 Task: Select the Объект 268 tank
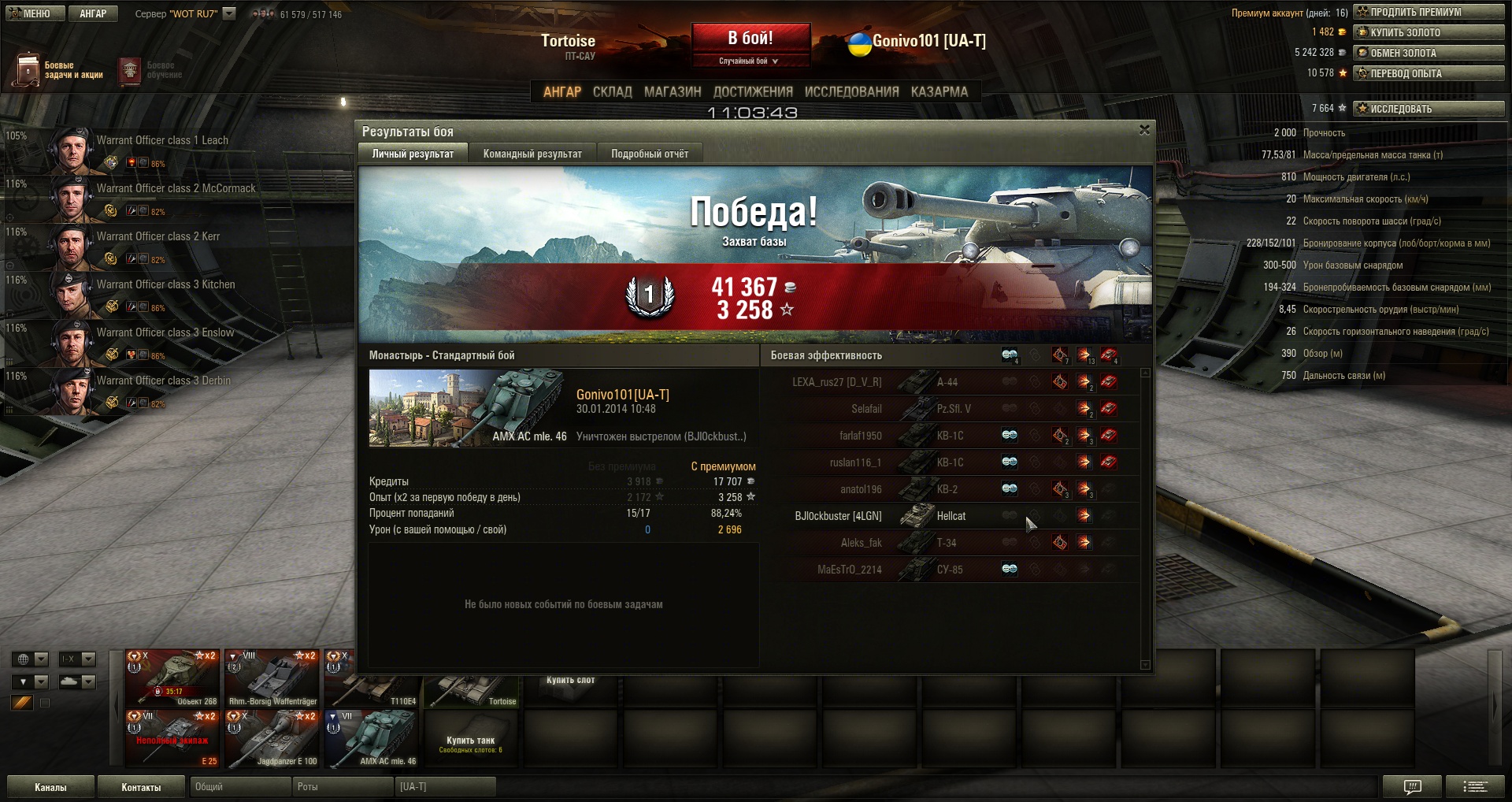click(172, 678)
